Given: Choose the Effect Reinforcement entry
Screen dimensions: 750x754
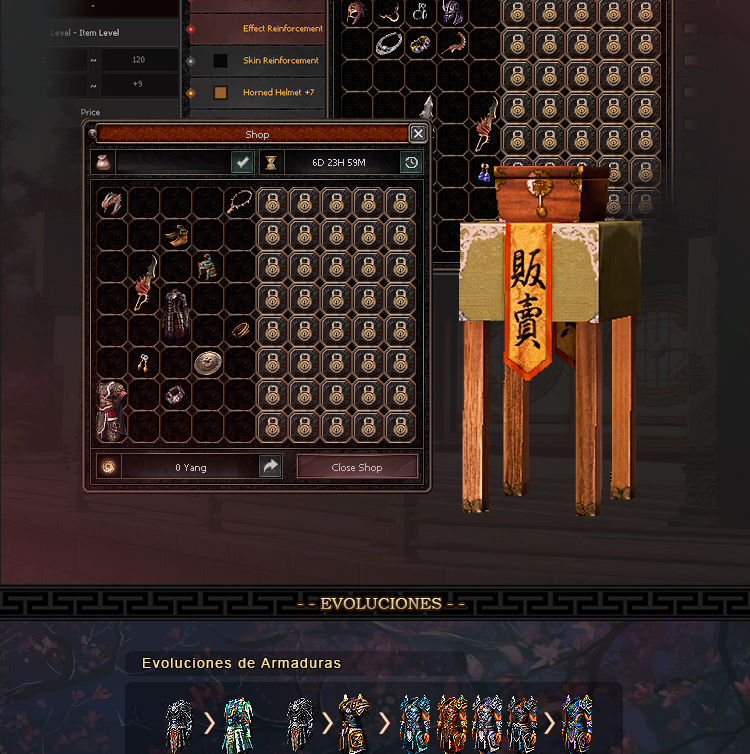Looking at the screenshot, I should point(282,29).
